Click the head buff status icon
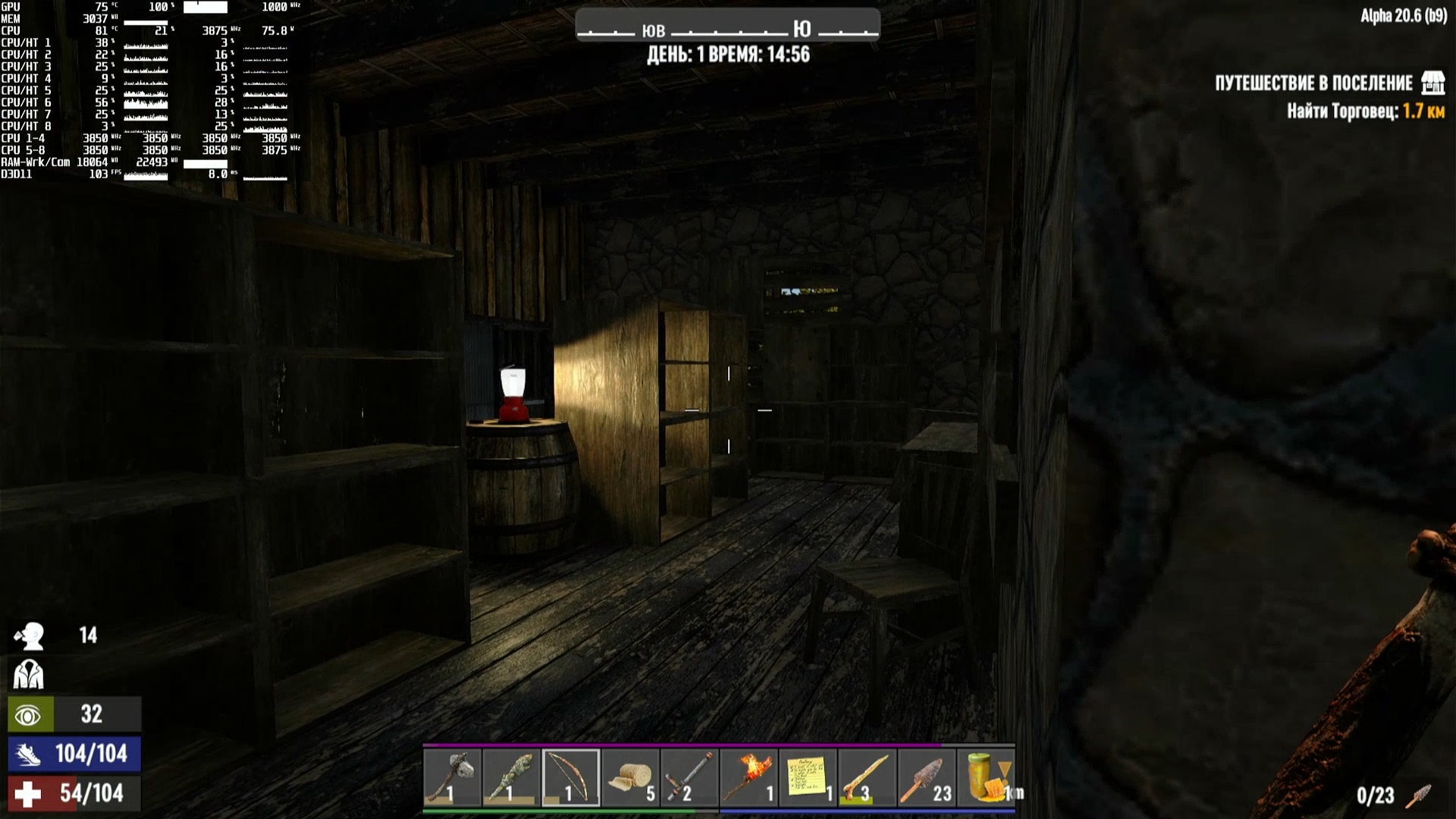 [x=29, y=636]
